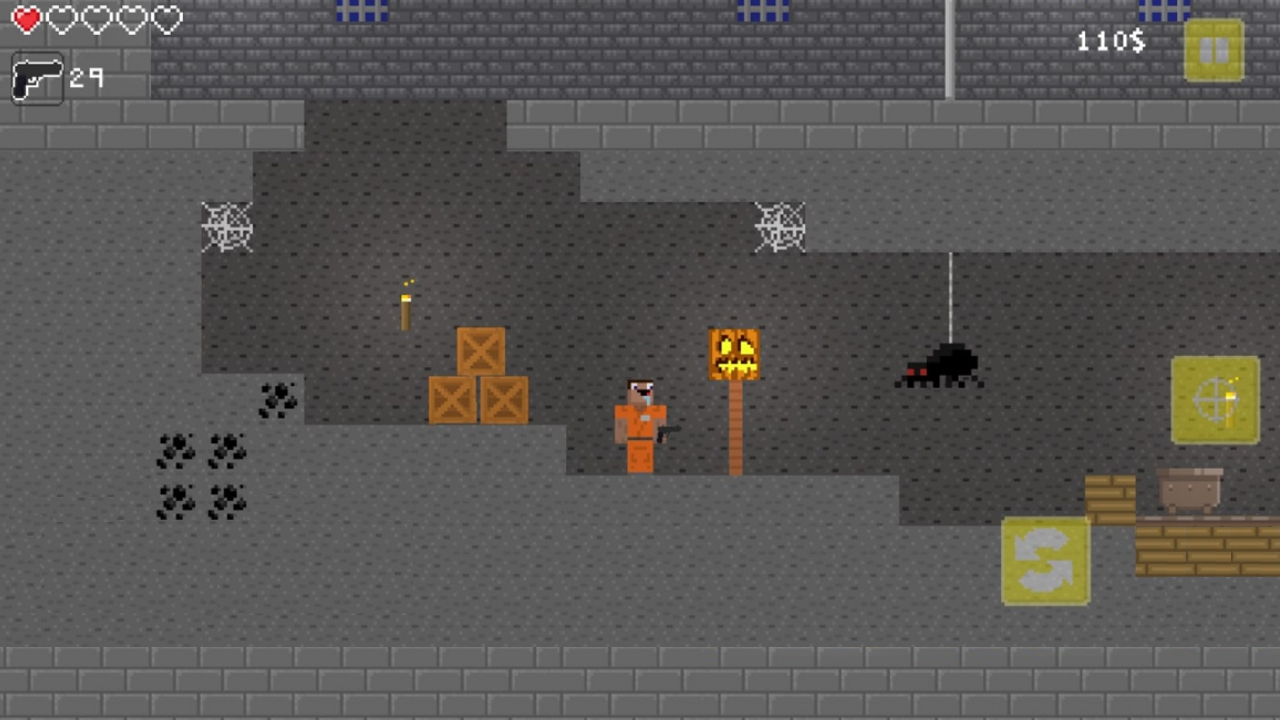Click the right spider web
Screen dimensions: 1280x720
780,225
